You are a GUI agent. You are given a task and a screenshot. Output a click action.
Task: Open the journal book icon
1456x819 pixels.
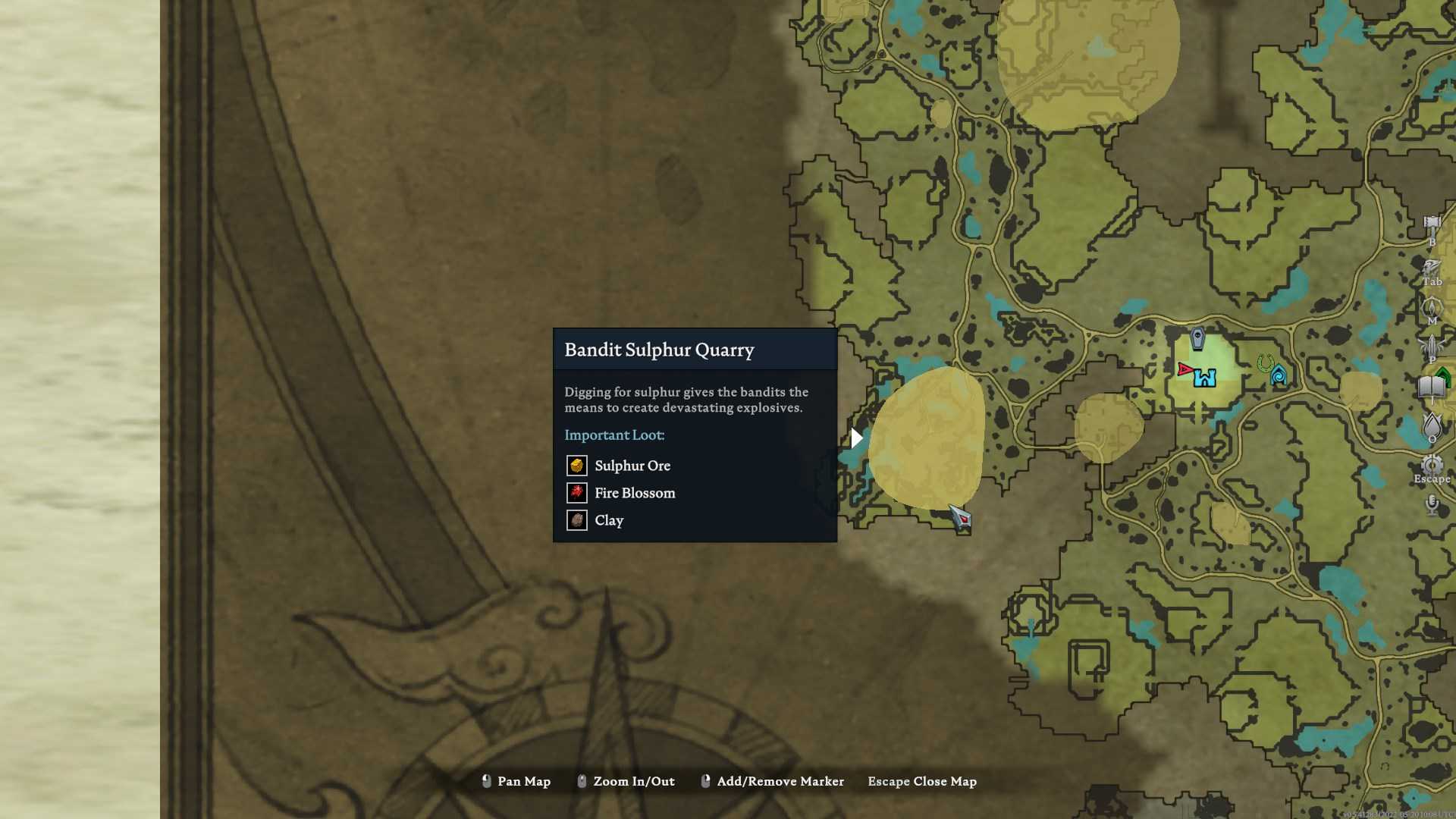(x=1432, y=387)
